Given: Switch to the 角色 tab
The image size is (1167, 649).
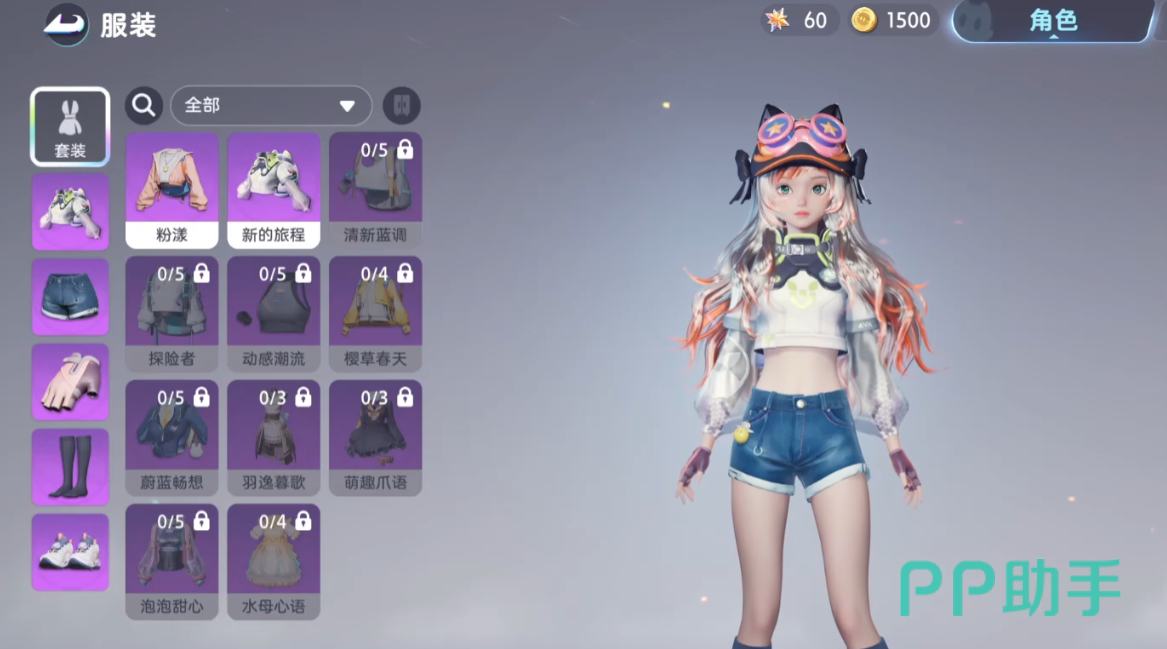Looking at the screenshot, I should coord(1053,21).
